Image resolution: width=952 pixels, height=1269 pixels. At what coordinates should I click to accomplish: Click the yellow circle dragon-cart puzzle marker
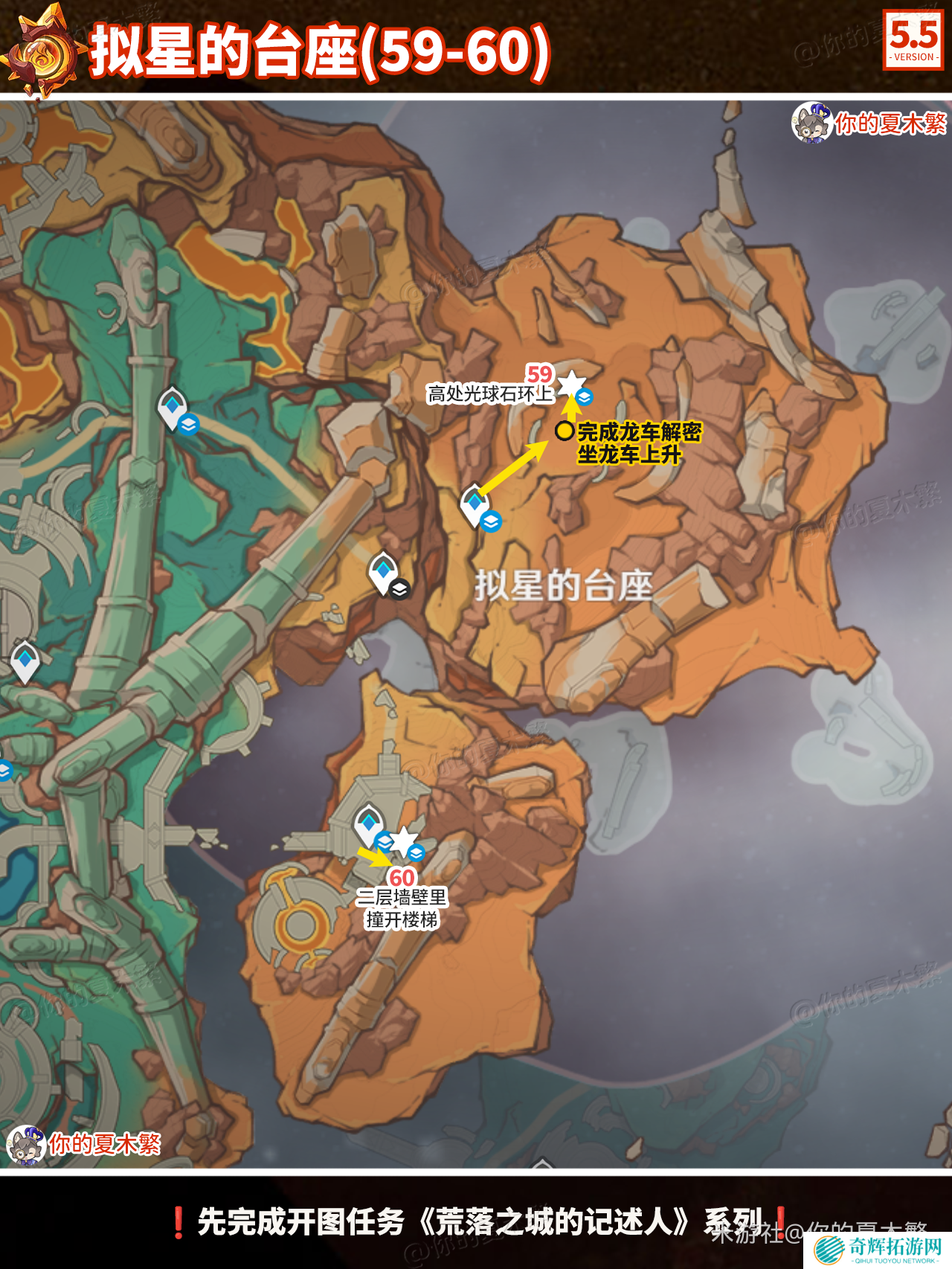[565, 431]
